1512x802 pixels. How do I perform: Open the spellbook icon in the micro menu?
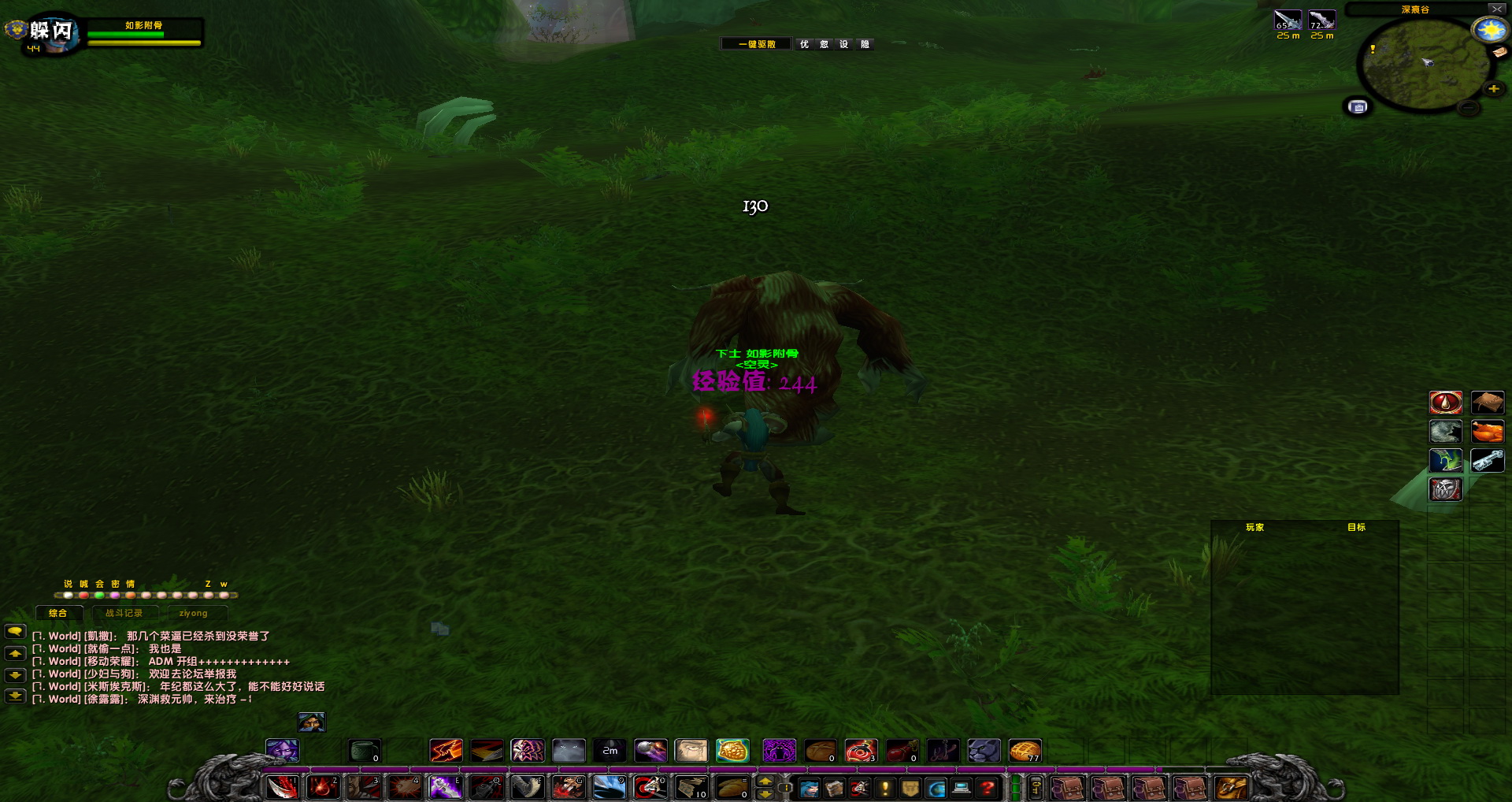point(834,788)
